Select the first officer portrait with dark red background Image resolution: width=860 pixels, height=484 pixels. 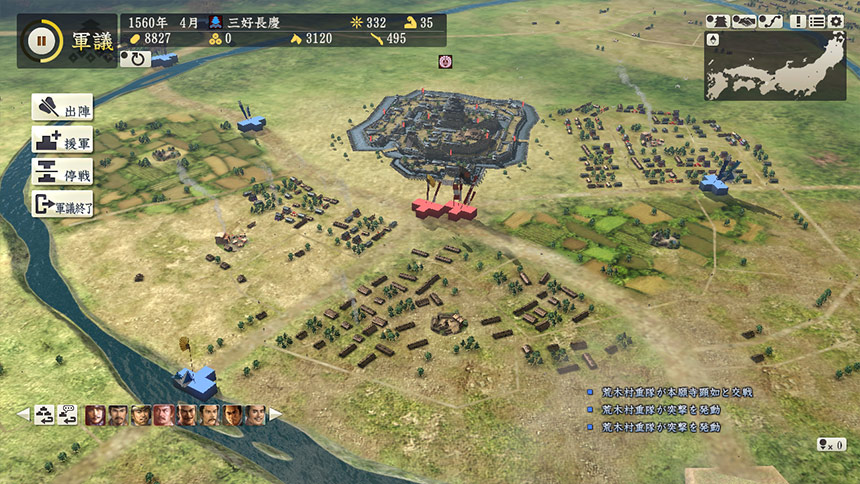click(x=95, y=415)
